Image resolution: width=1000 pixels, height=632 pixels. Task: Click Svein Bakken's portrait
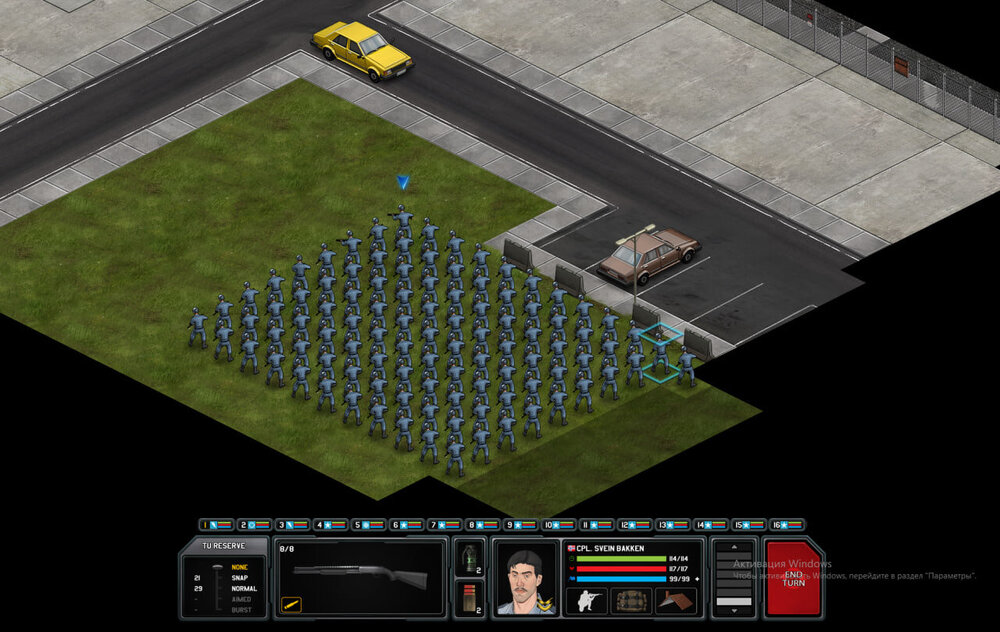coord(526,580)
